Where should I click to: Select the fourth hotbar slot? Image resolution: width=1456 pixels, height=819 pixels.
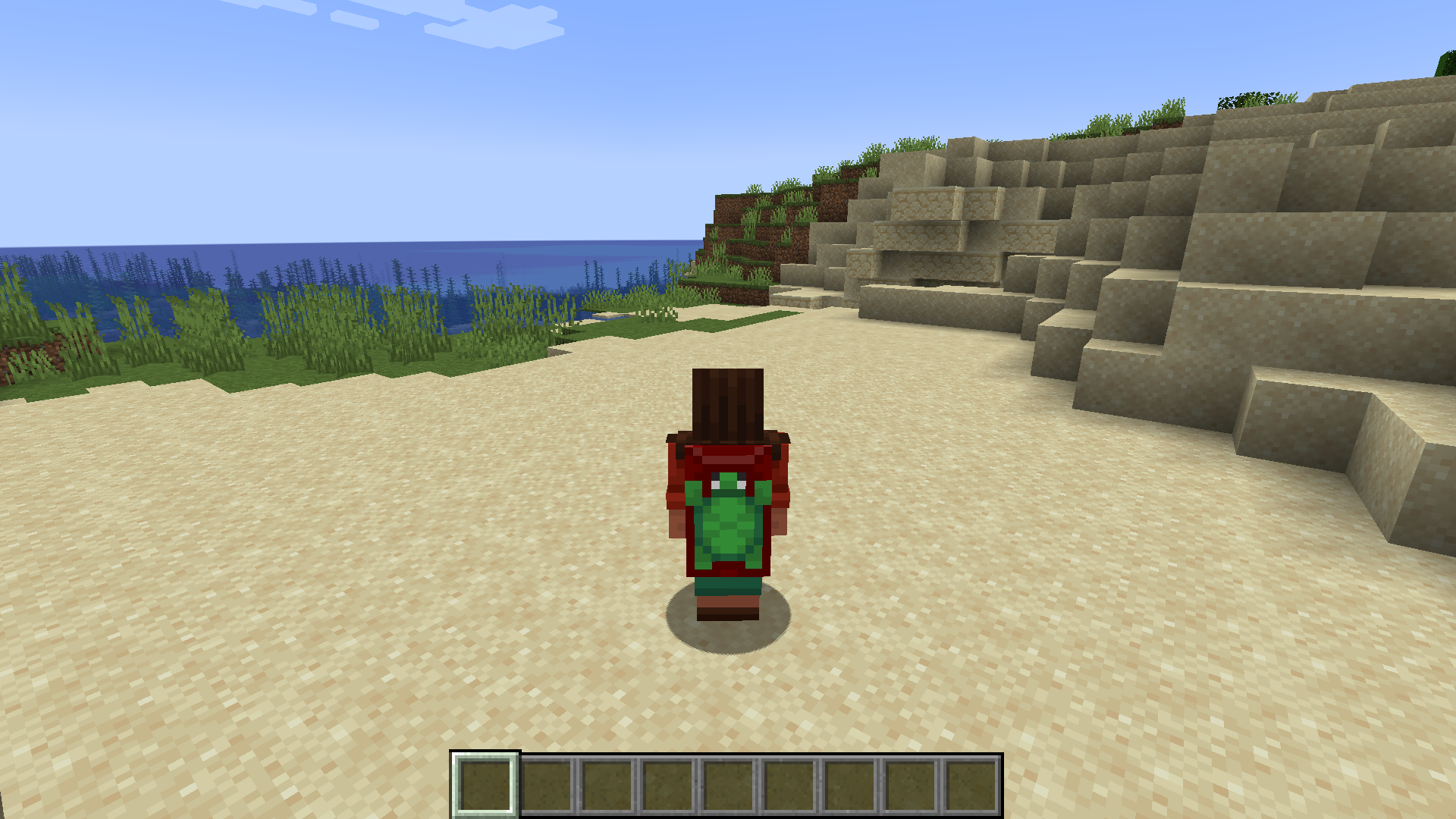click(x=667, y=785)
